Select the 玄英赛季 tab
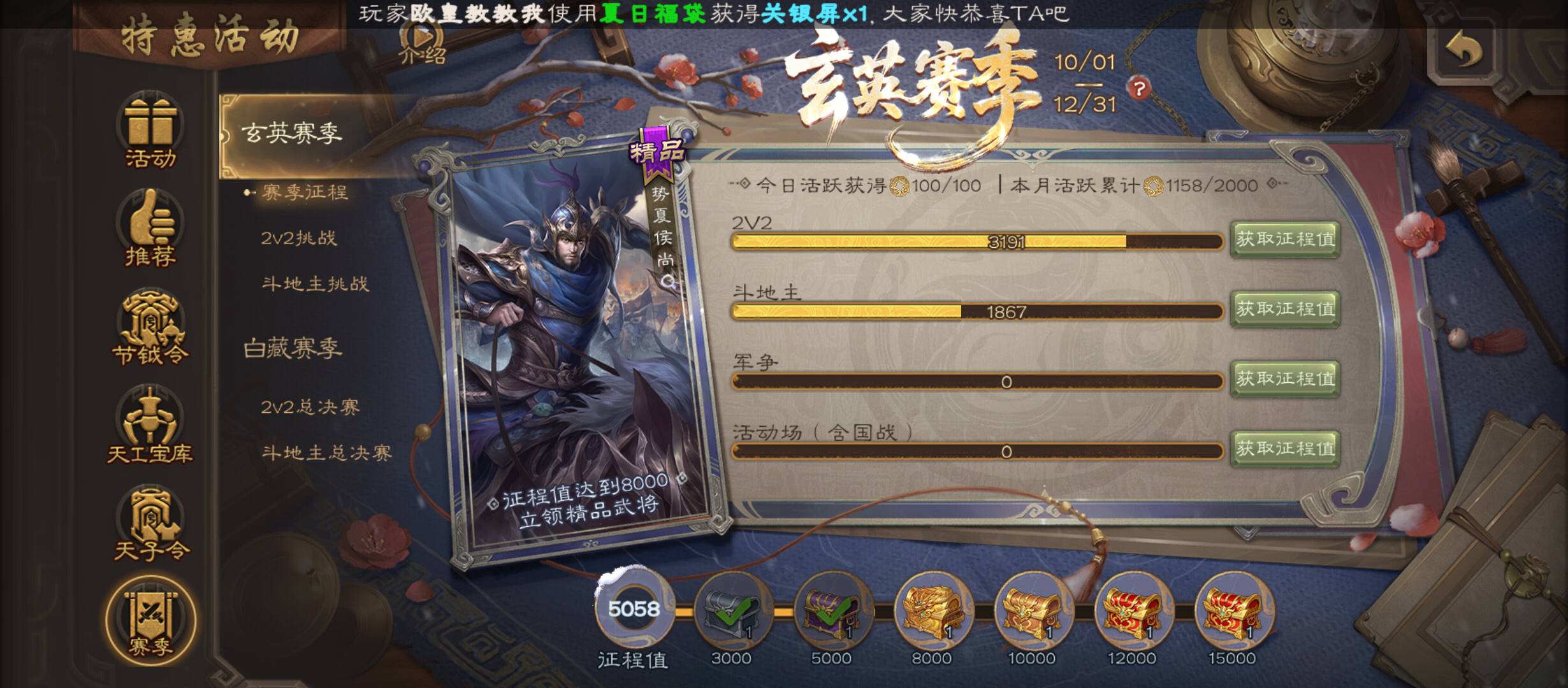Image resolution: width=1568 pixels, height=688 pixels. (292, 134)
